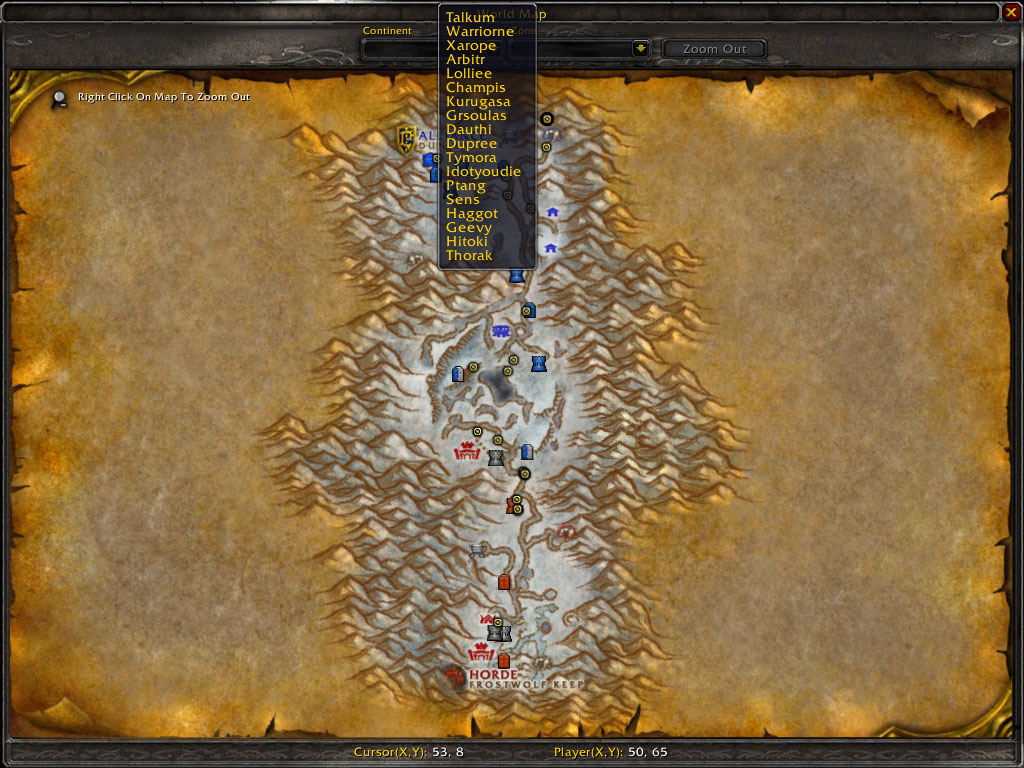Select the Horde Frostwolf Keep emblem
This screenshot has width=1024, height=768.
[x=456, y=679]
